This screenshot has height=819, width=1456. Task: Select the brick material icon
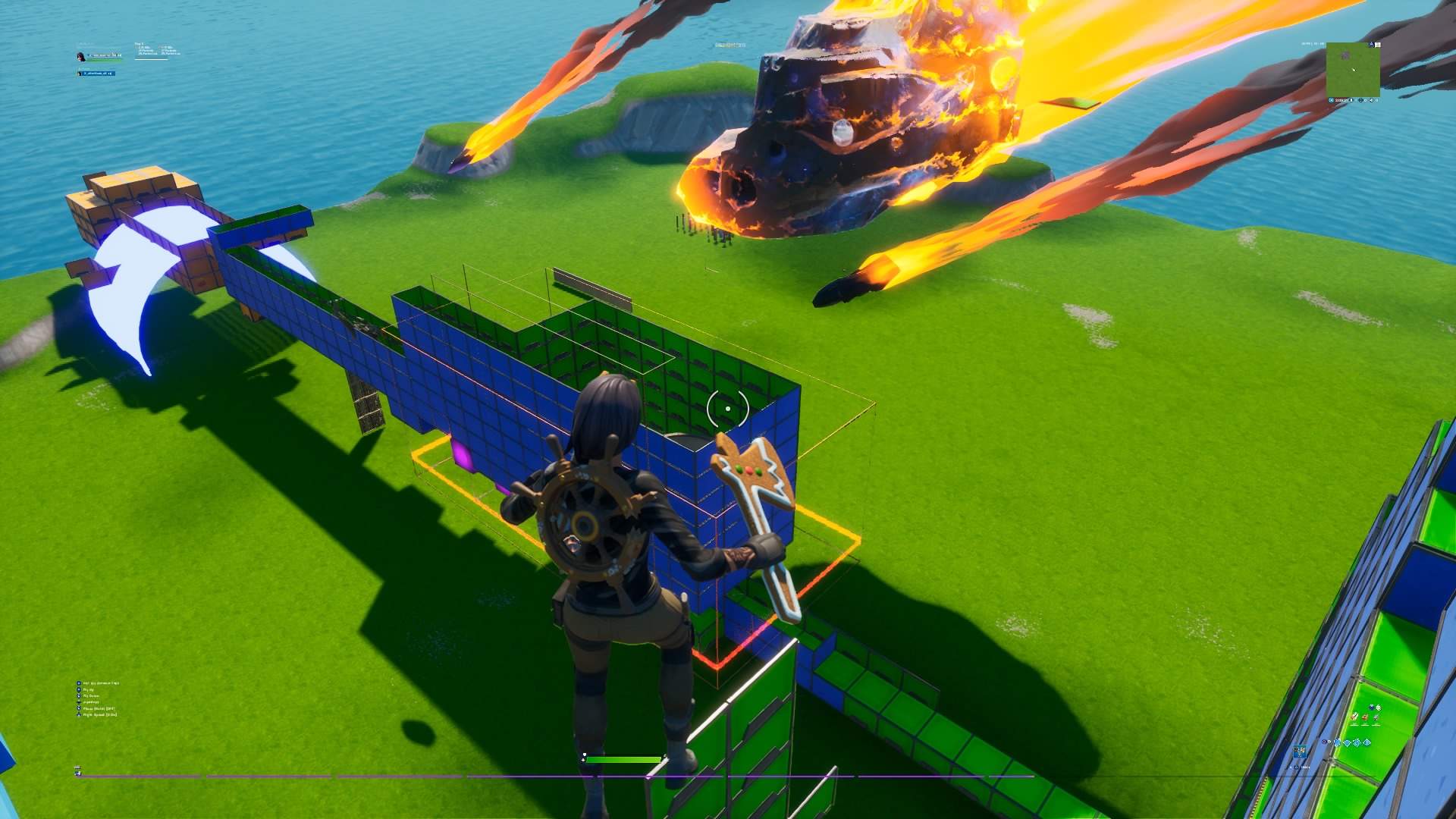(x=1365, y=717)
